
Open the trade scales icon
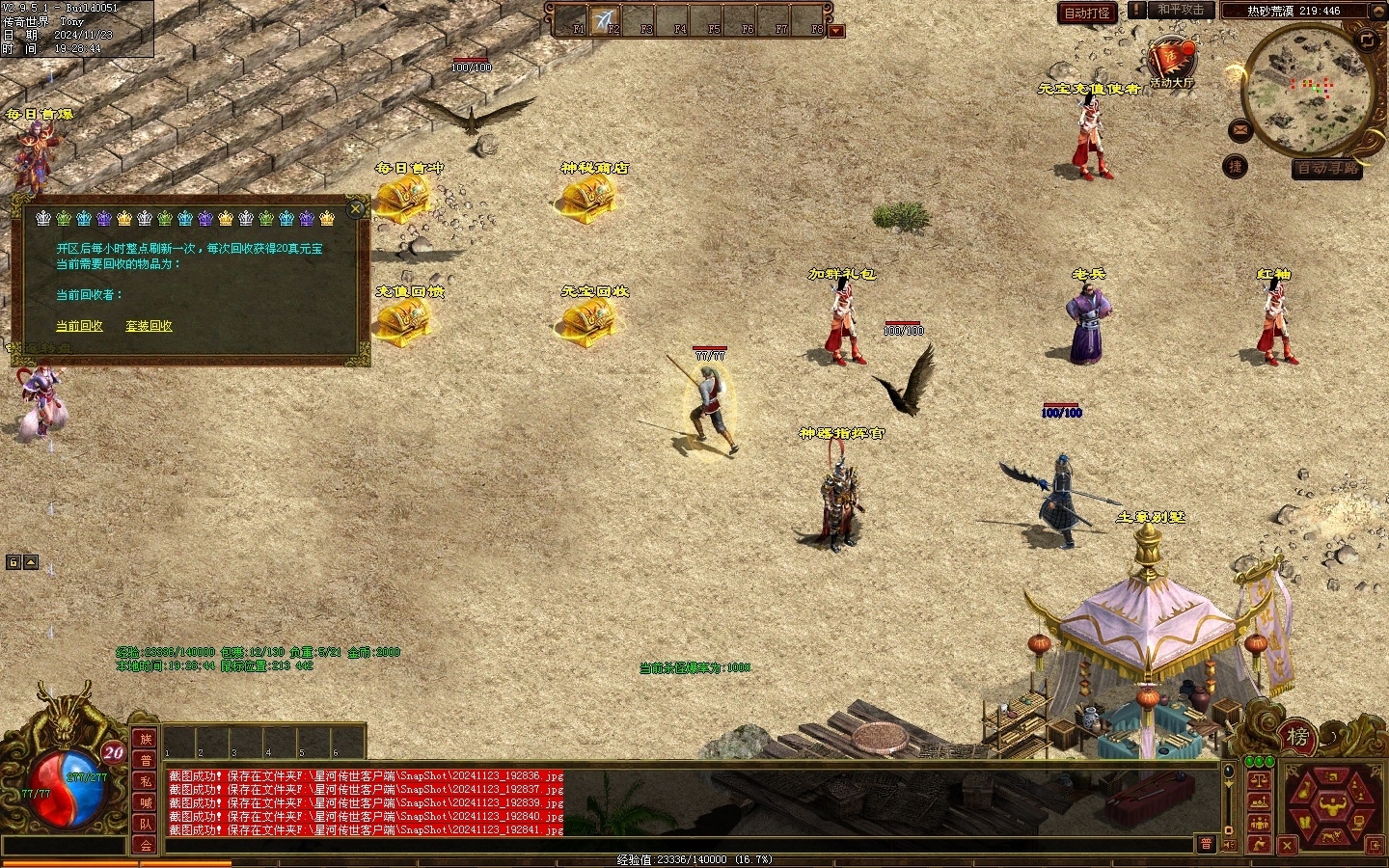coord(1259,779)
